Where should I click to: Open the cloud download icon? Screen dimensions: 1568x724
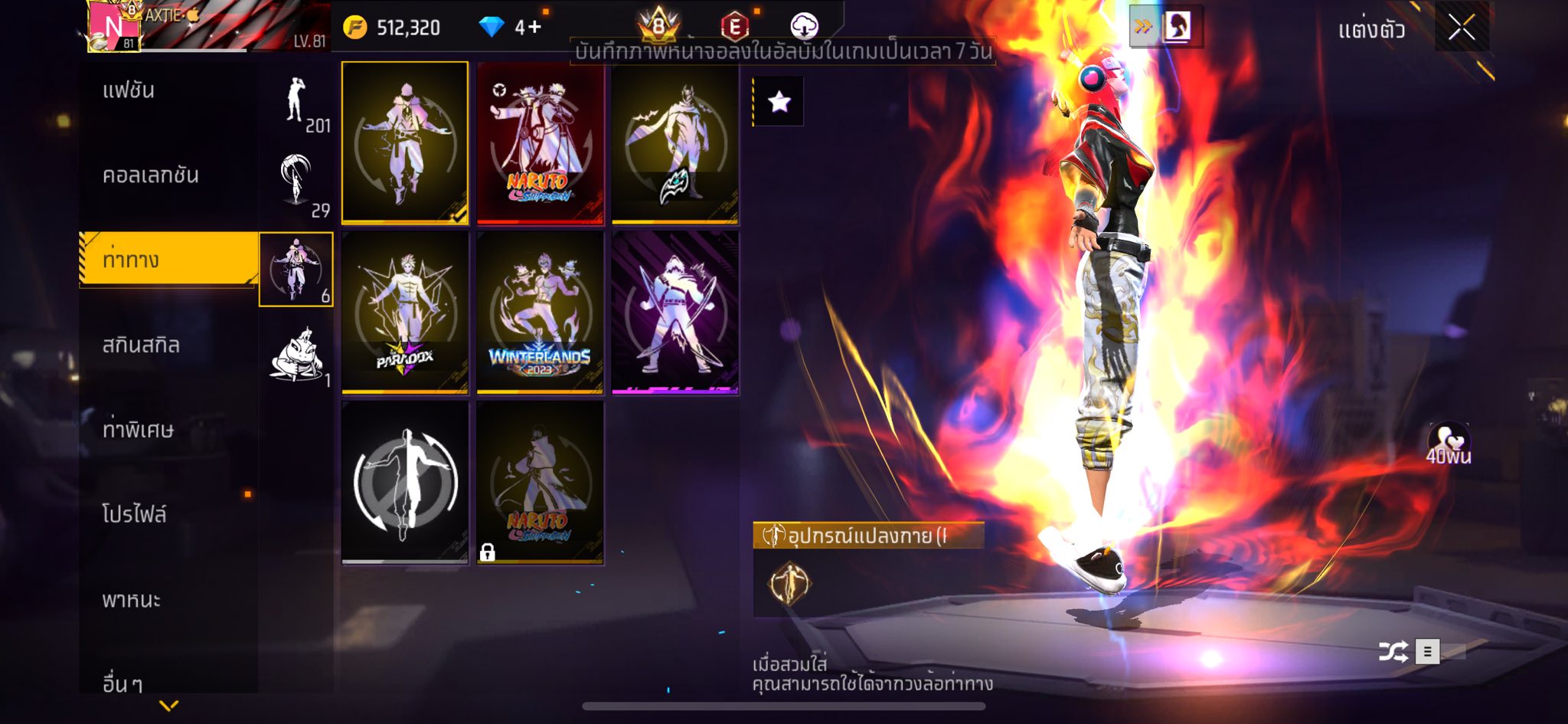click(x=804, y=27)
